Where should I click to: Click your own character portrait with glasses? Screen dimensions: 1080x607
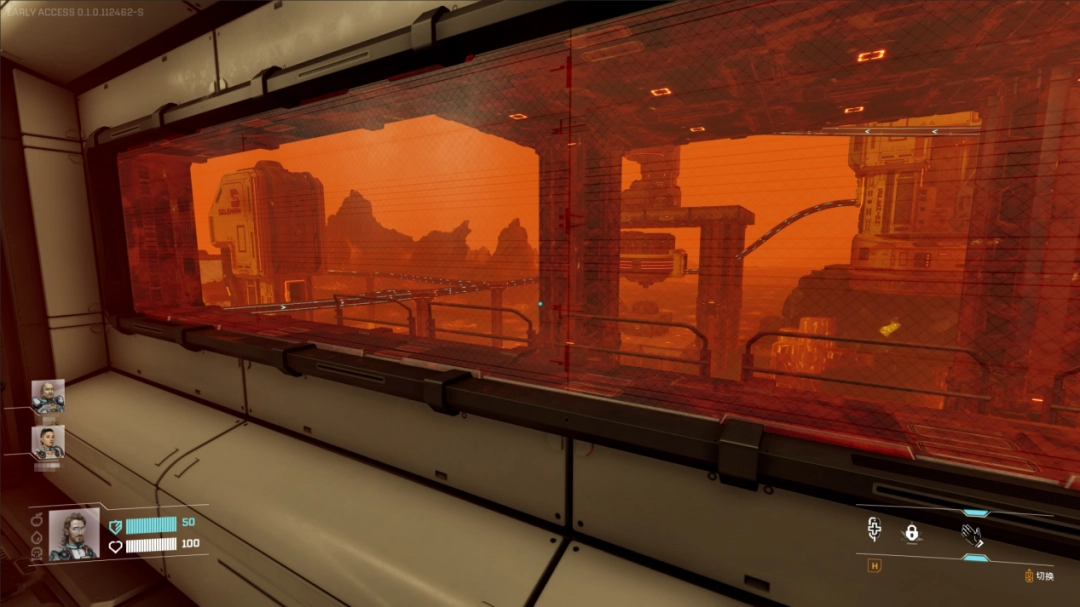[75, 534]
